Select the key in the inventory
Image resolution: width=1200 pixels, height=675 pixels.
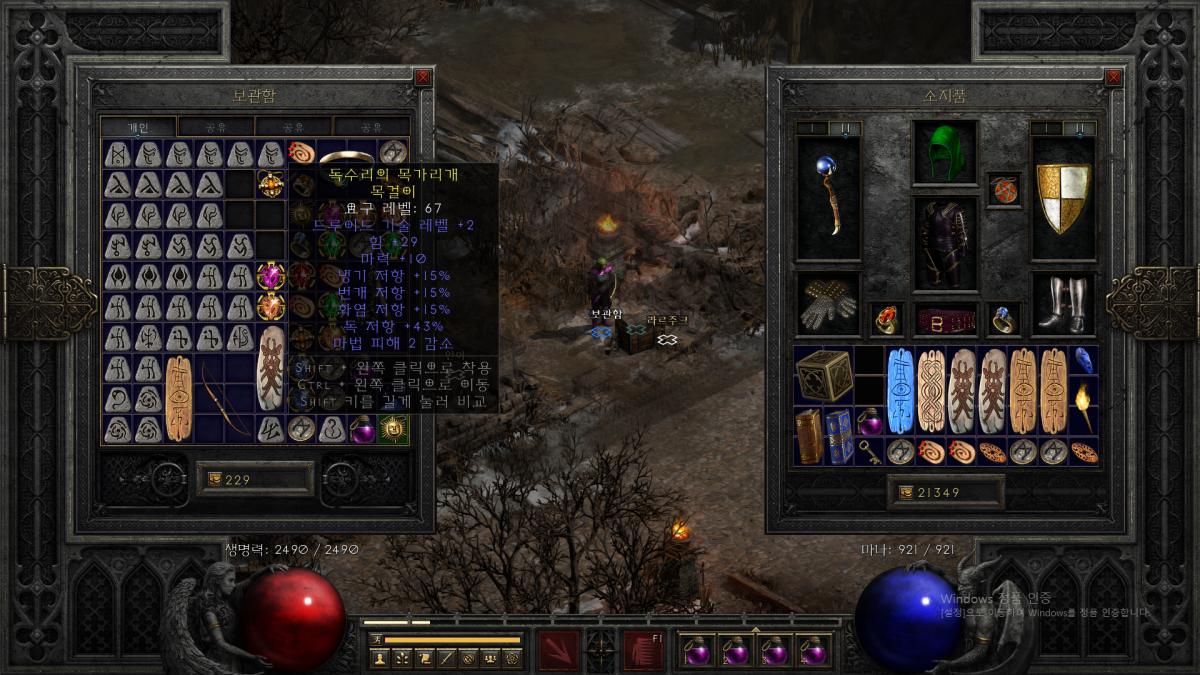(870, 452)
